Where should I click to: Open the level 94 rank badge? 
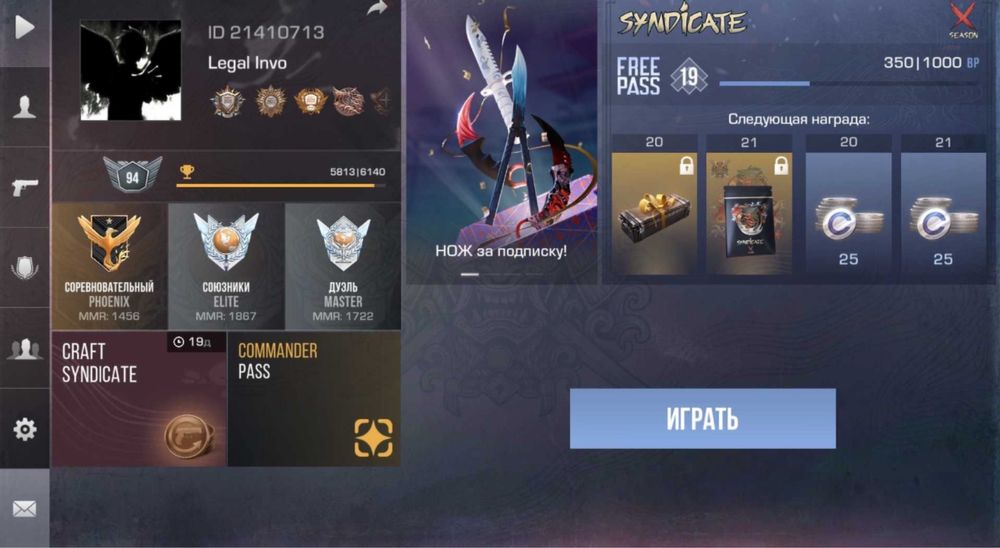click(132, 176)
